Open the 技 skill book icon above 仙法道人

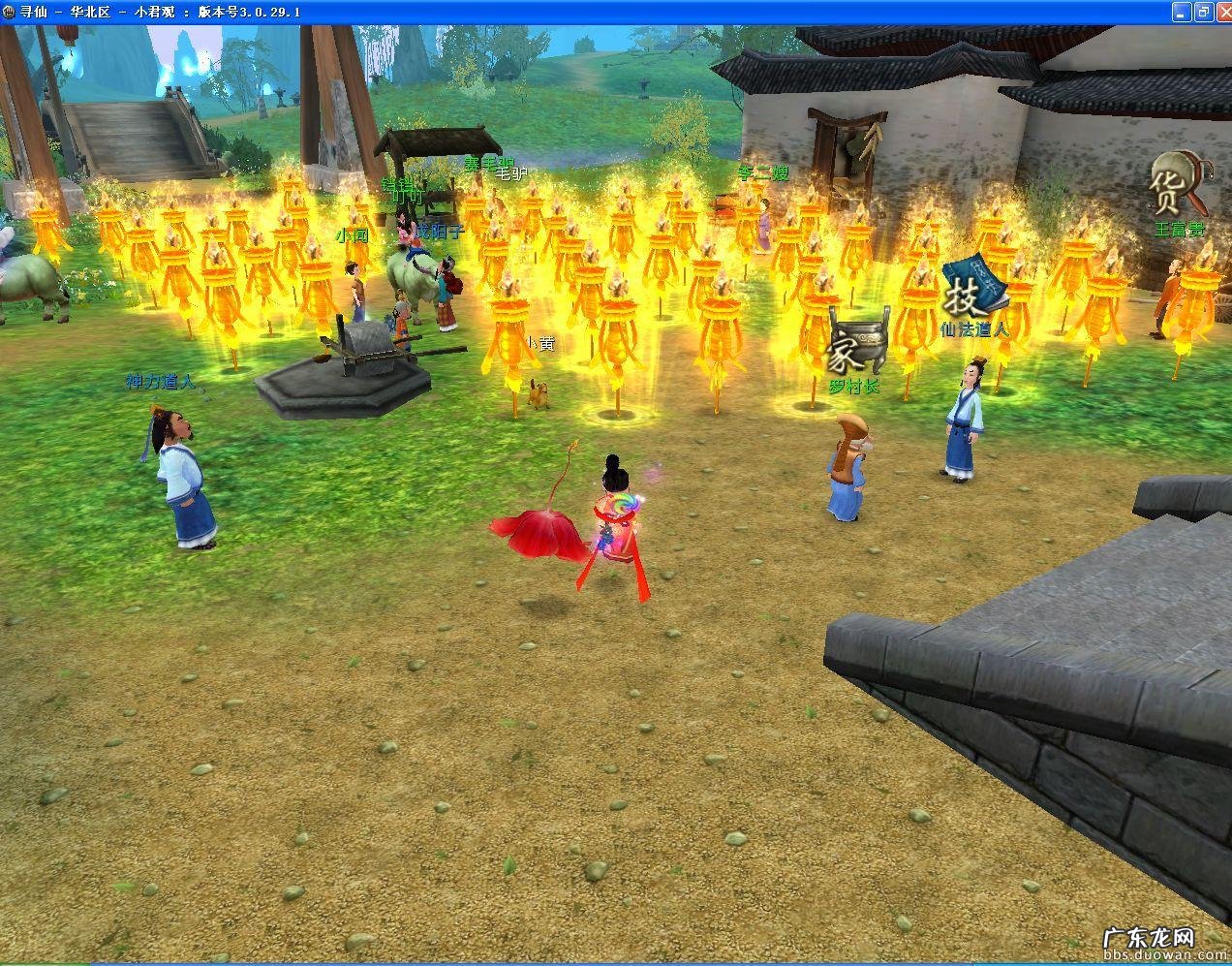pos(971,286)
